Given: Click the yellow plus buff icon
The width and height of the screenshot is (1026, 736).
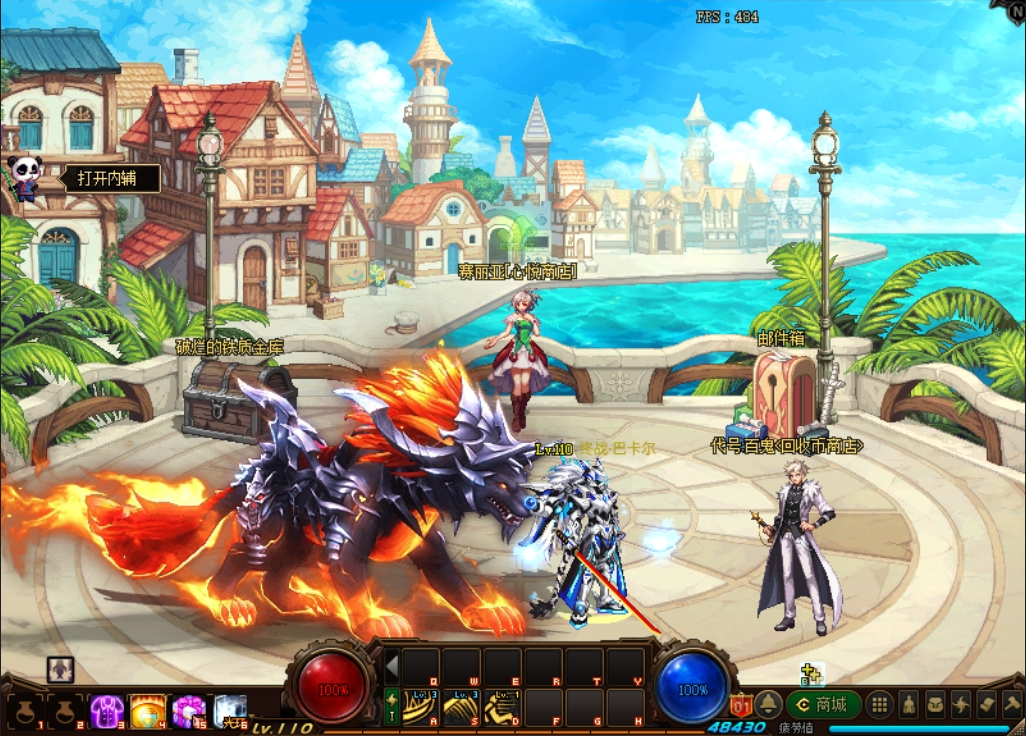Looking at the screenshot, I should tap(811, 674).
